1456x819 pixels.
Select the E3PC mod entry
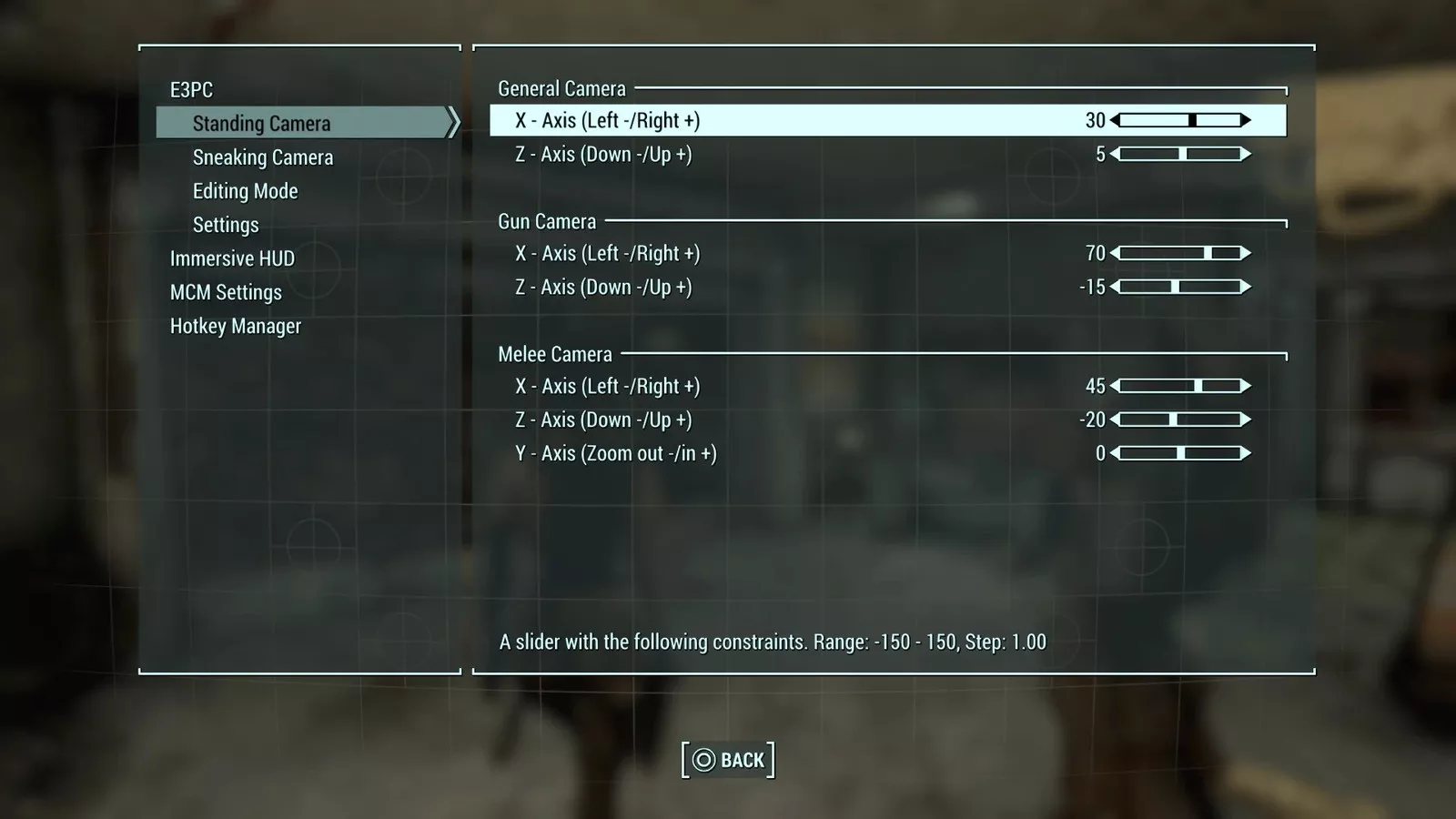[x=191, y=90]
